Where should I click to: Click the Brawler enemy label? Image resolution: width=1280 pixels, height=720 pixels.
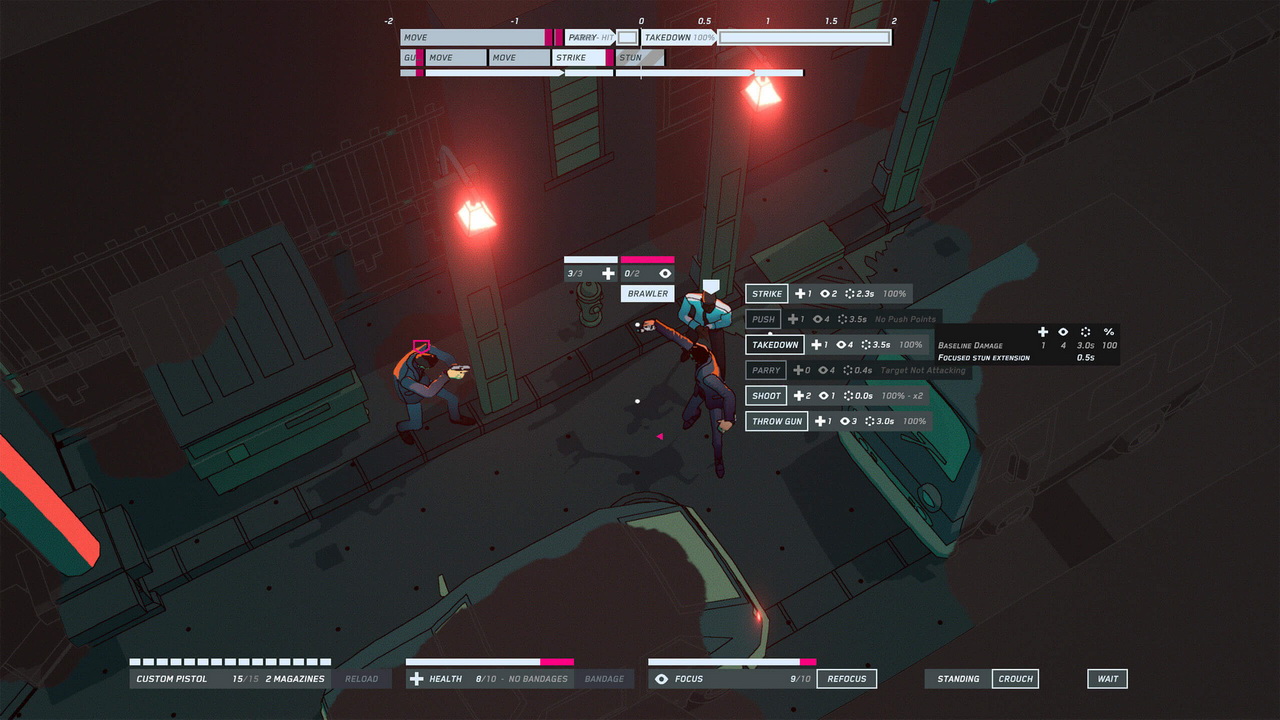pos(647,294)
